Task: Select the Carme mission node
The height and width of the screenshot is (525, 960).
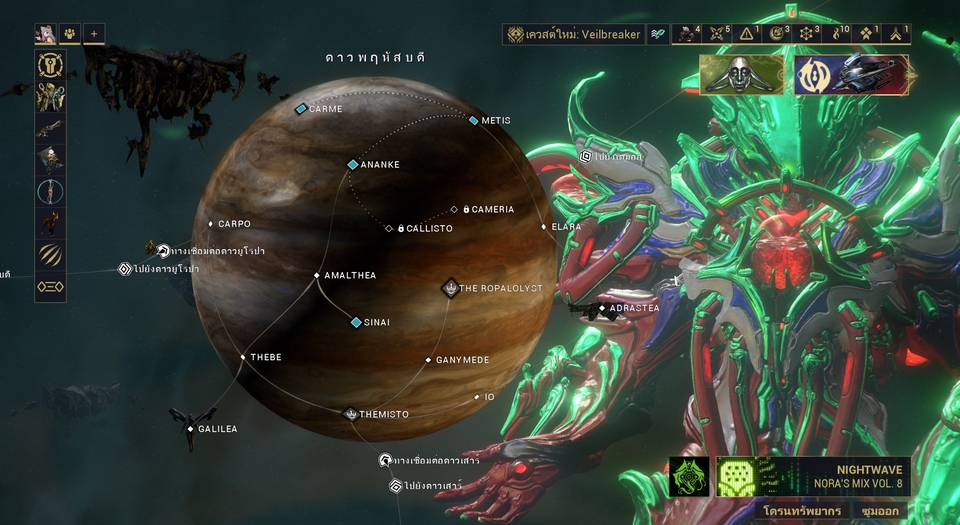Action: pos(301,109)
